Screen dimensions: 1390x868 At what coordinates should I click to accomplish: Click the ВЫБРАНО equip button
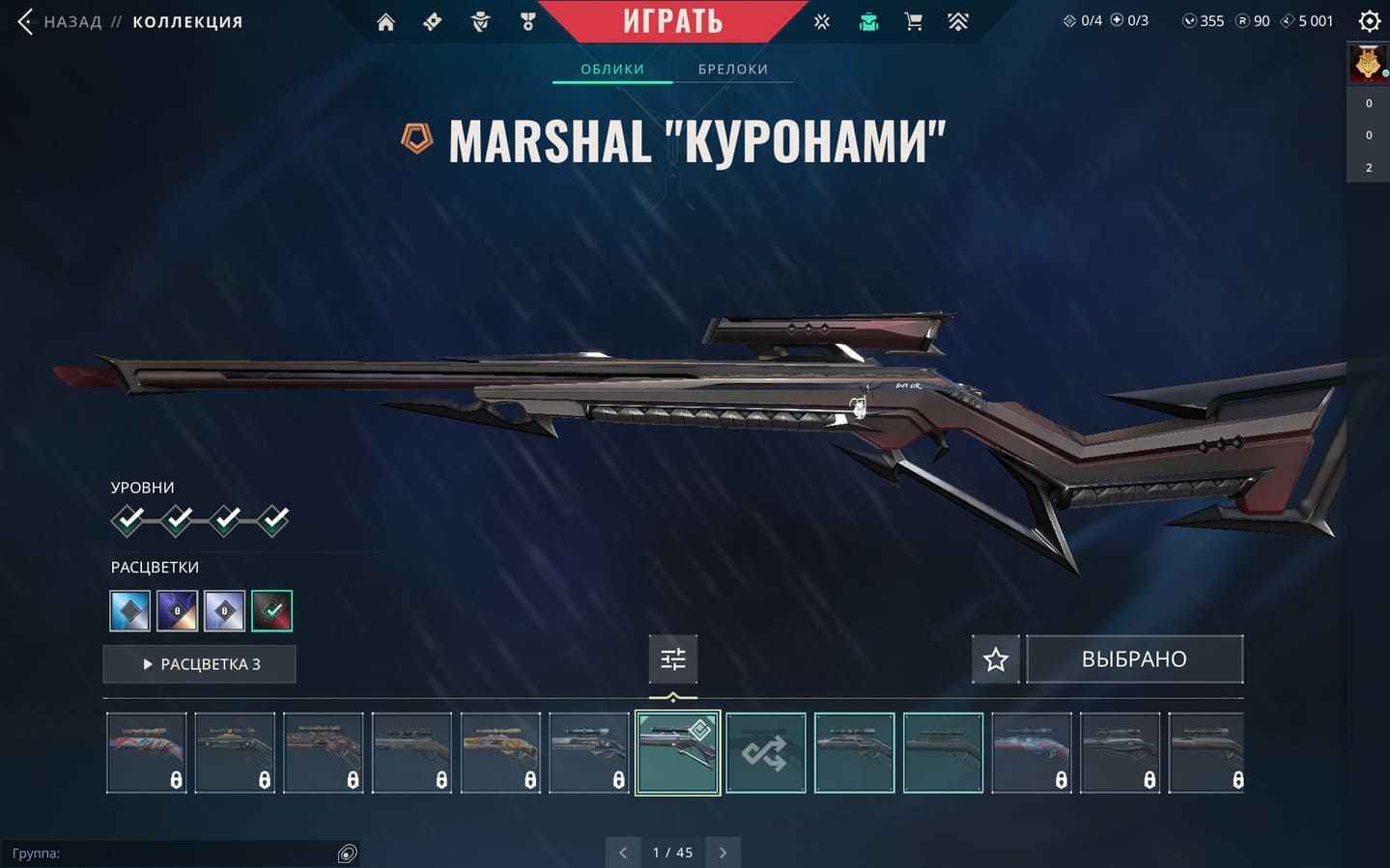click(1134, 659)
